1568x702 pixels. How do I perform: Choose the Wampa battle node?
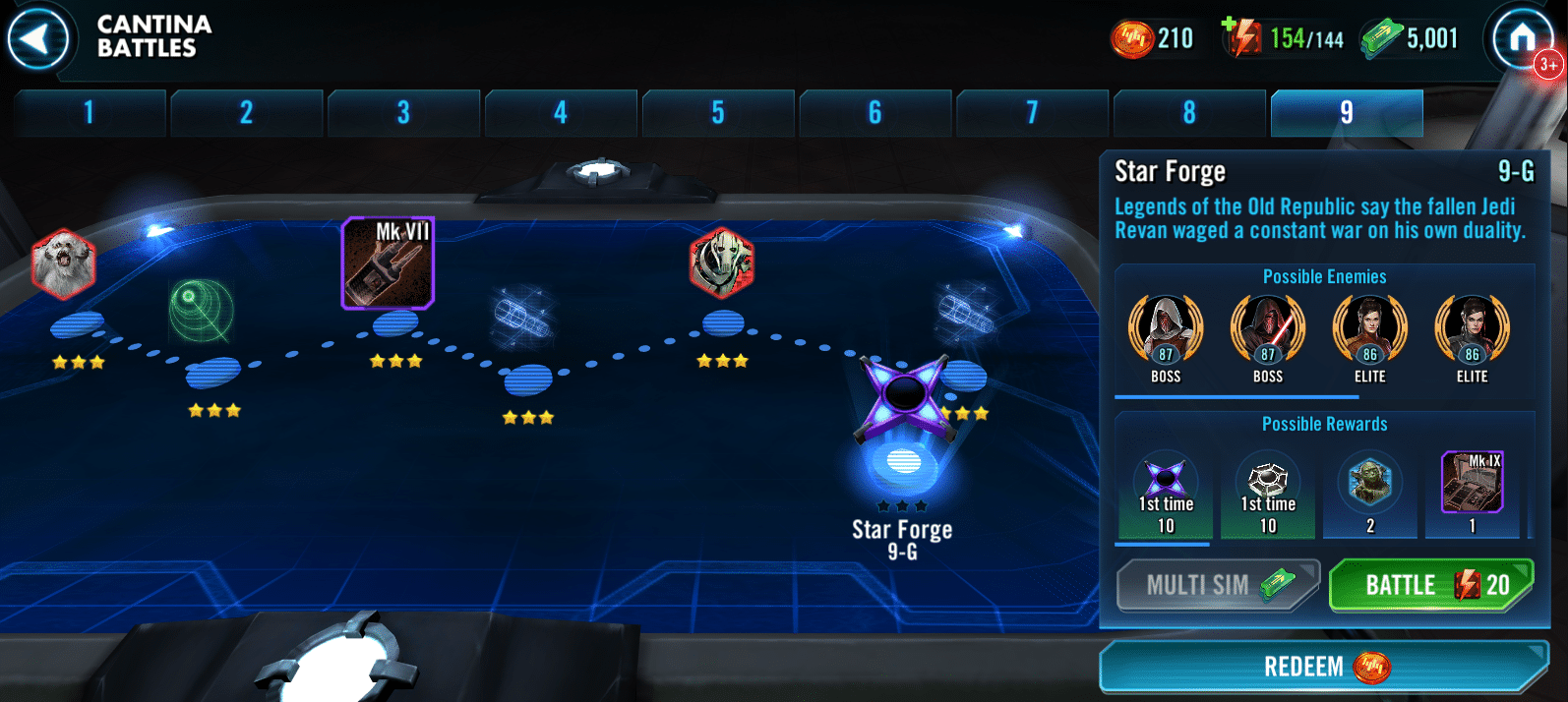tap(63, 263)
